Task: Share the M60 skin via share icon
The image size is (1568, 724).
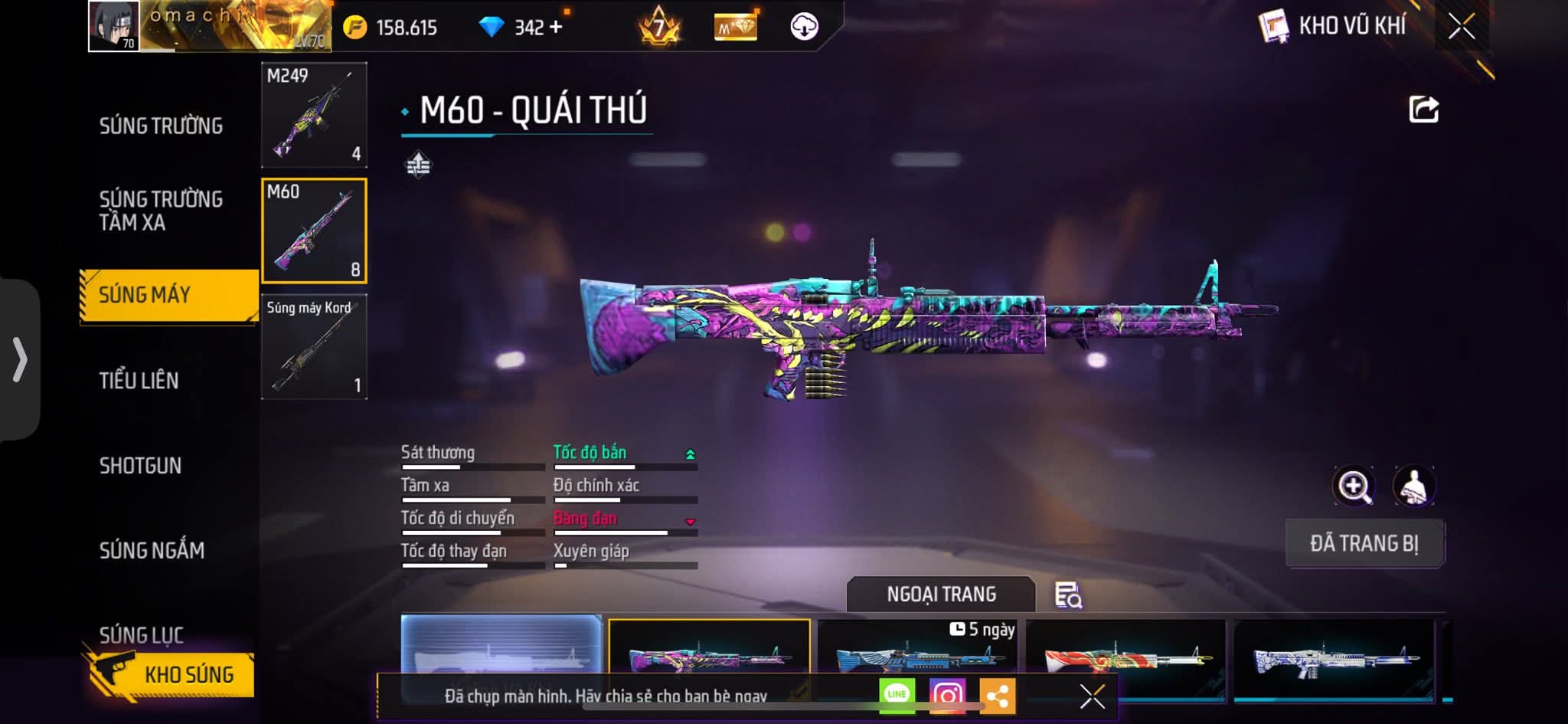Action: coord(1423,110)
